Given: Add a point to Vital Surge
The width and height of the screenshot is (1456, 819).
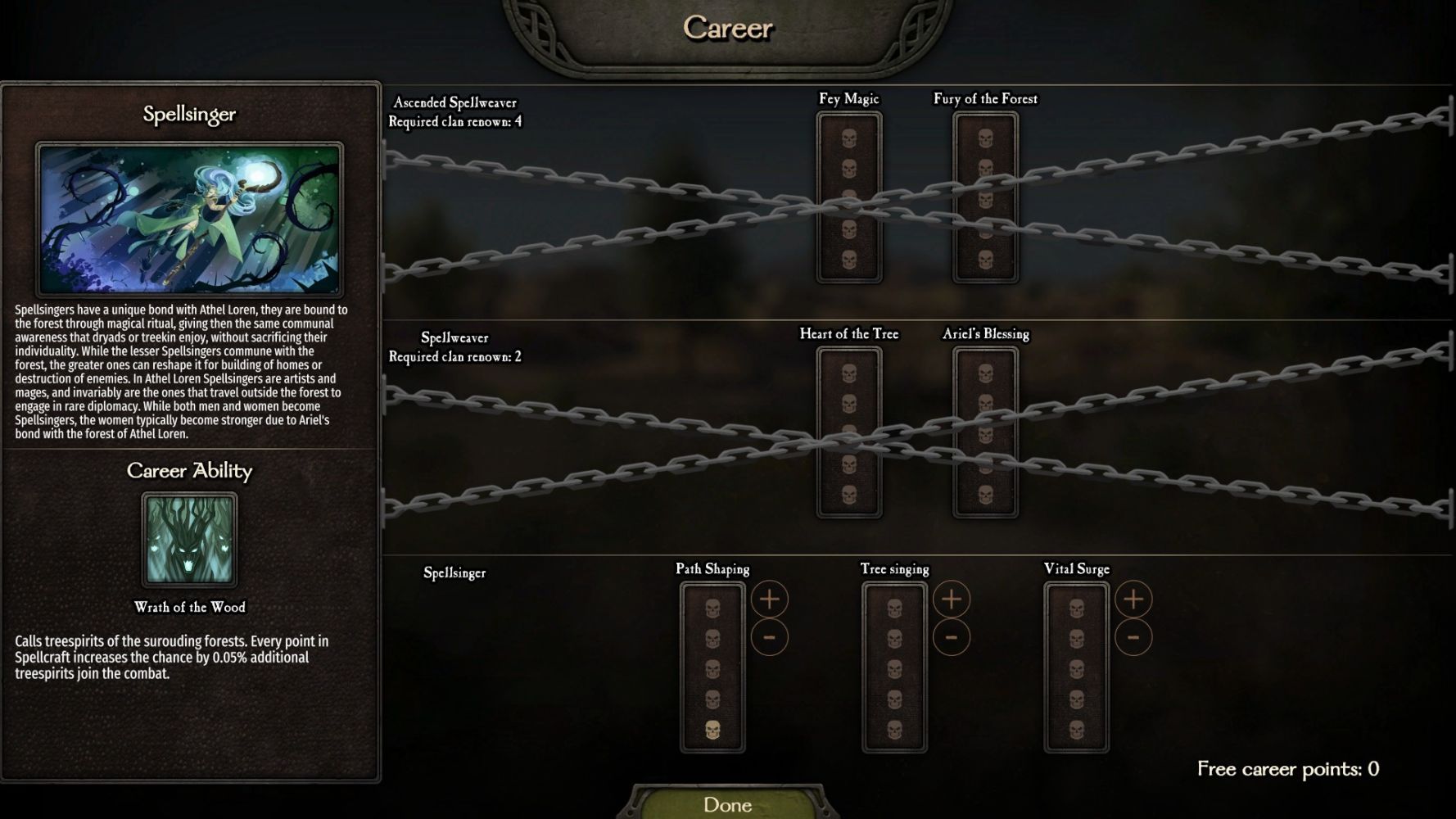Looking at the screenshot, I should [x=1133, y=600].
